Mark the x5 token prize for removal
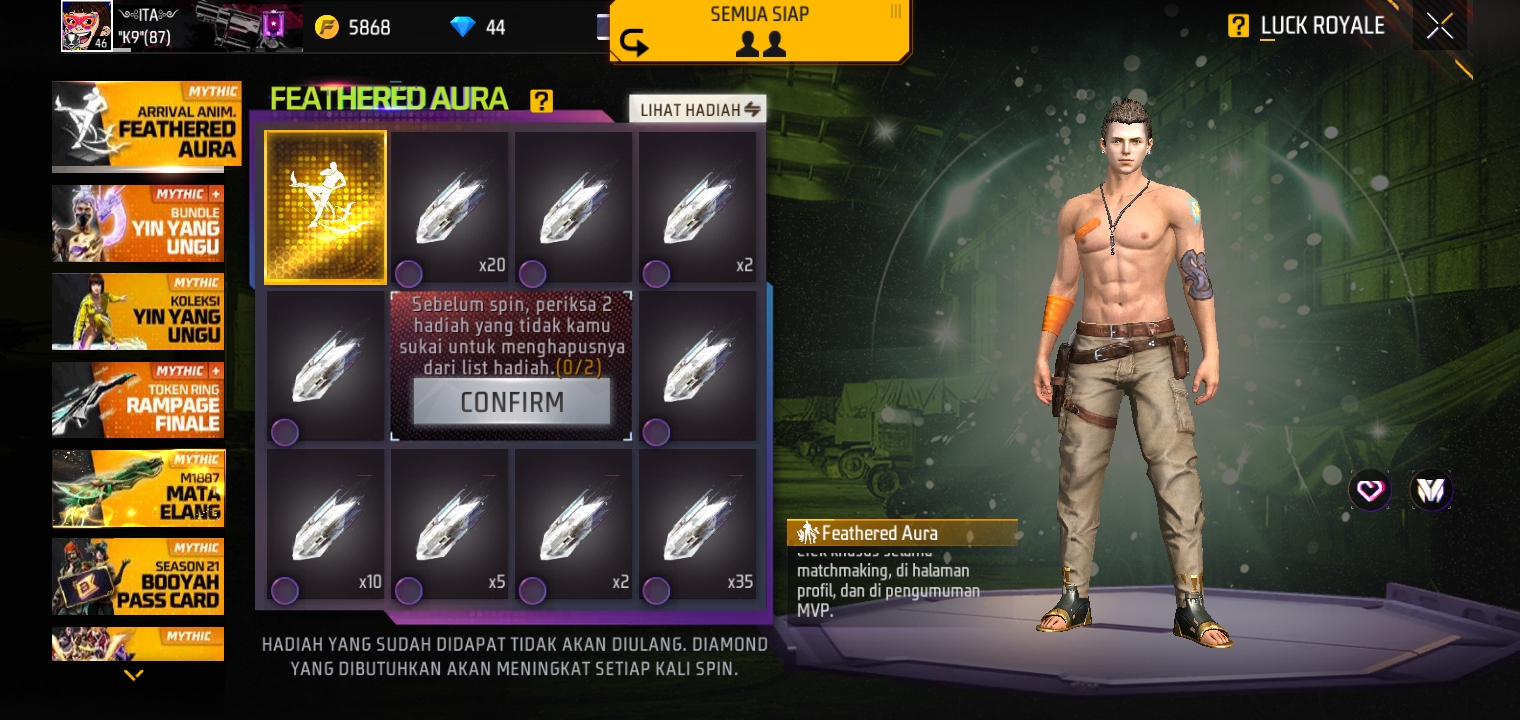 tap(449, 524)
